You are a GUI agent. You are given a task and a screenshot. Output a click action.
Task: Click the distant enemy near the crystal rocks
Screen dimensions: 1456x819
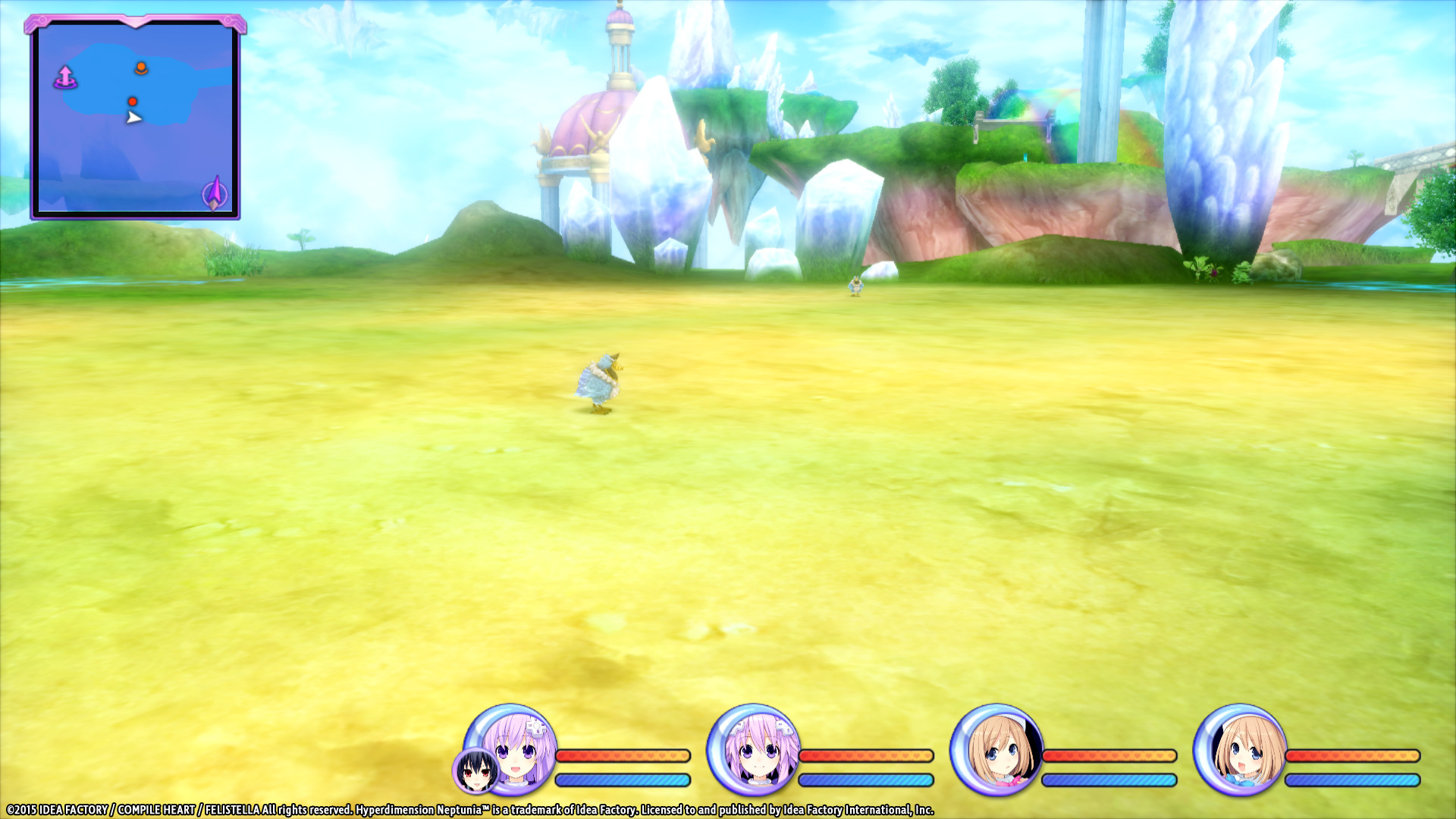tap(857, 286)
